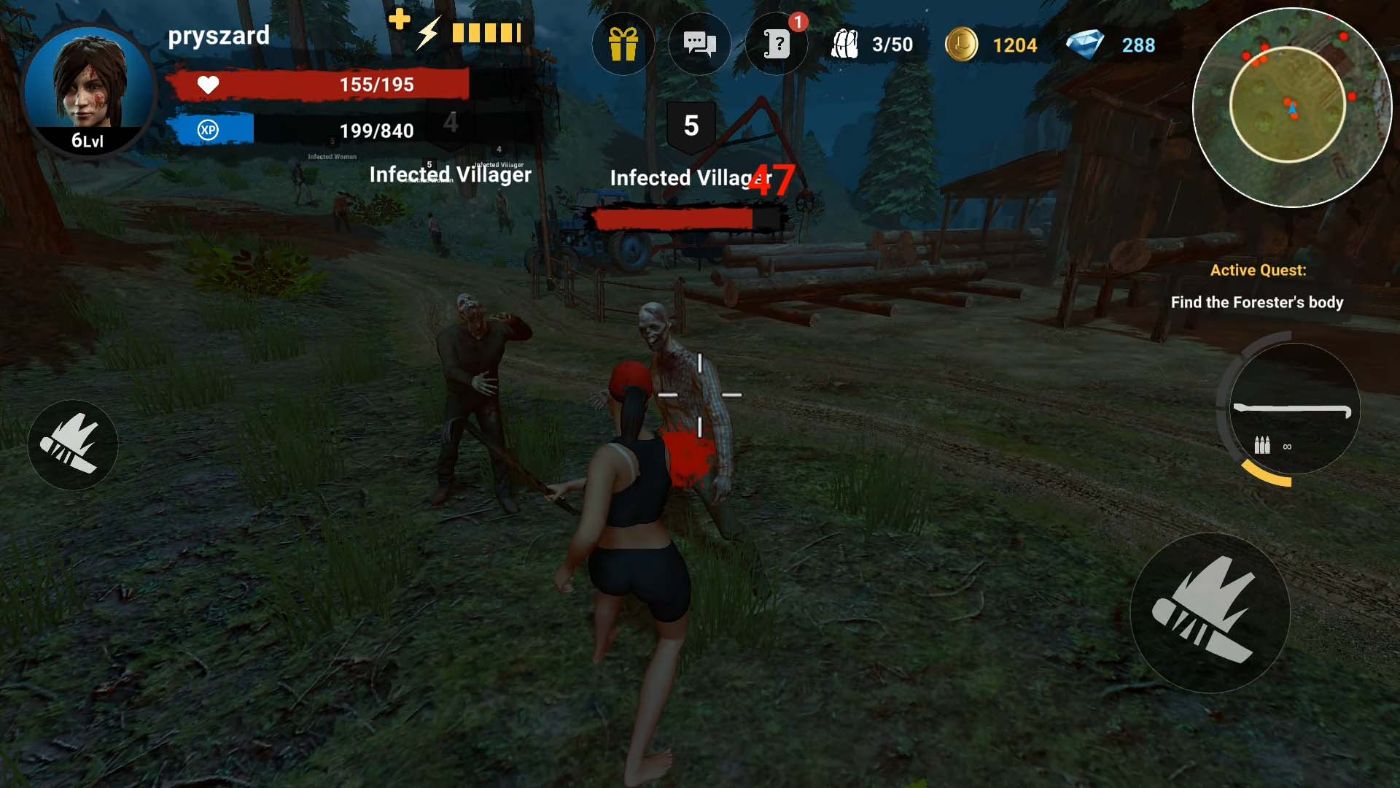Open the chat messages icon
The height and width of the screenshot is (788, 1400).
(x=699, y=43)
